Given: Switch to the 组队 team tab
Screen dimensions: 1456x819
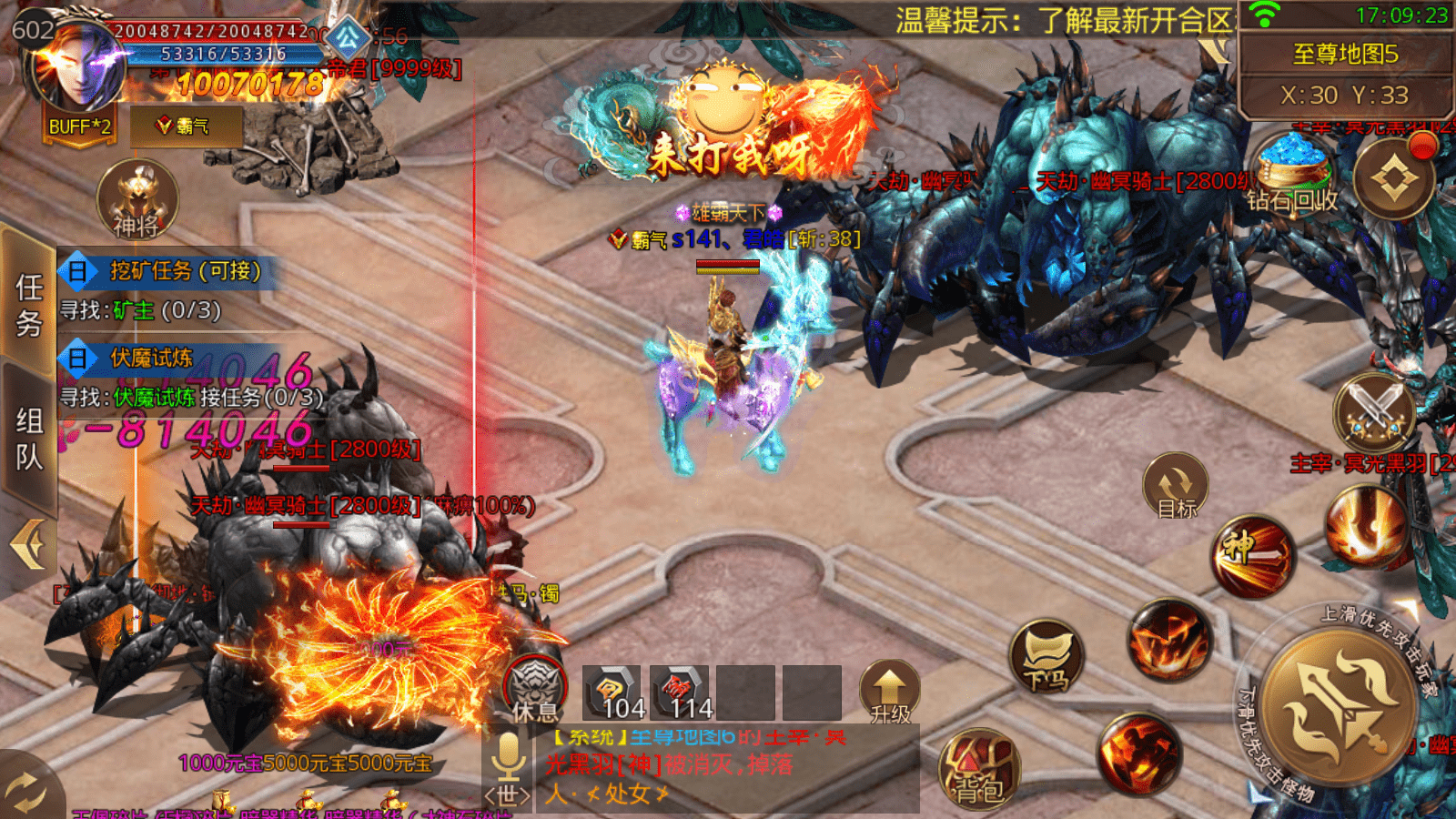Looking at the screenshot, I should point(29,437).
